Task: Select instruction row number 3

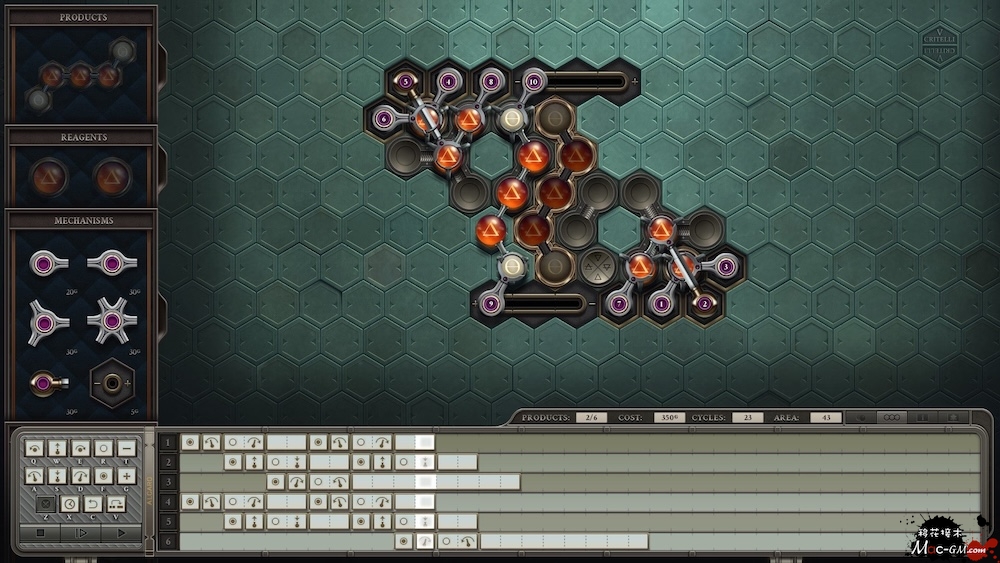Action: coord(169,483)
